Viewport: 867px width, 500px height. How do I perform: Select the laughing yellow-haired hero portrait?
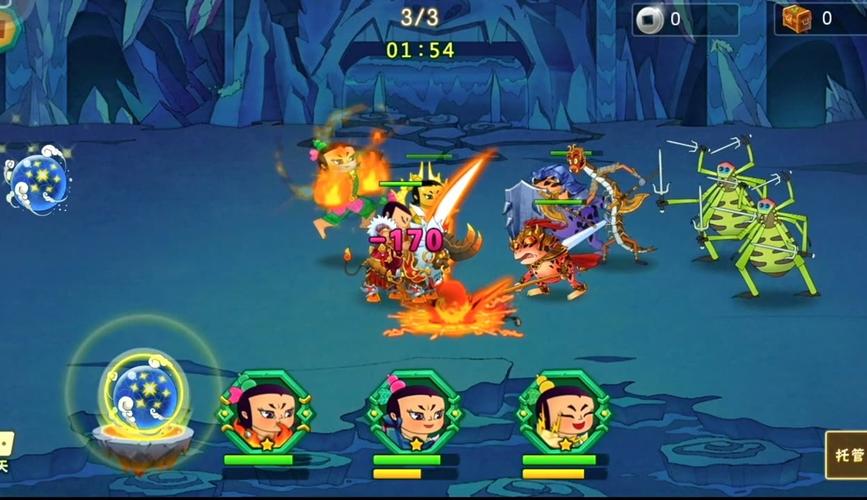[x=564, y=410]
